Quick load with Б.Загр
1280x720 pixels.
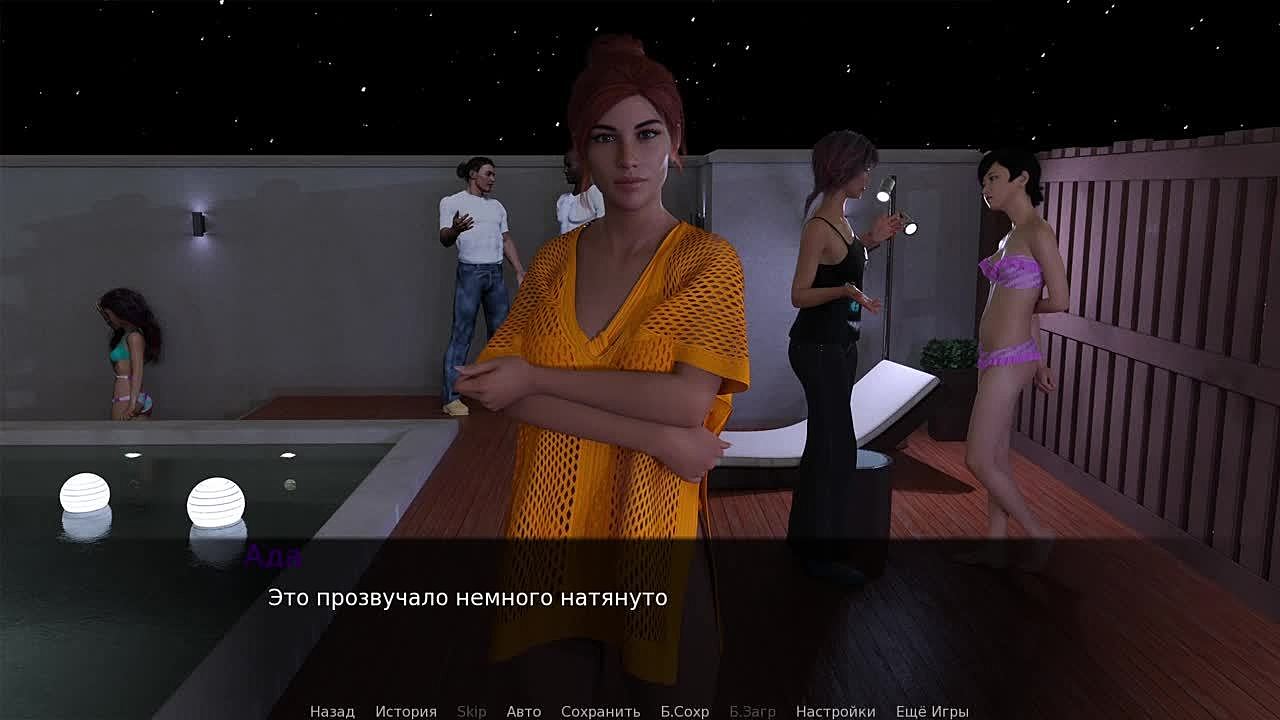[752, 711]
